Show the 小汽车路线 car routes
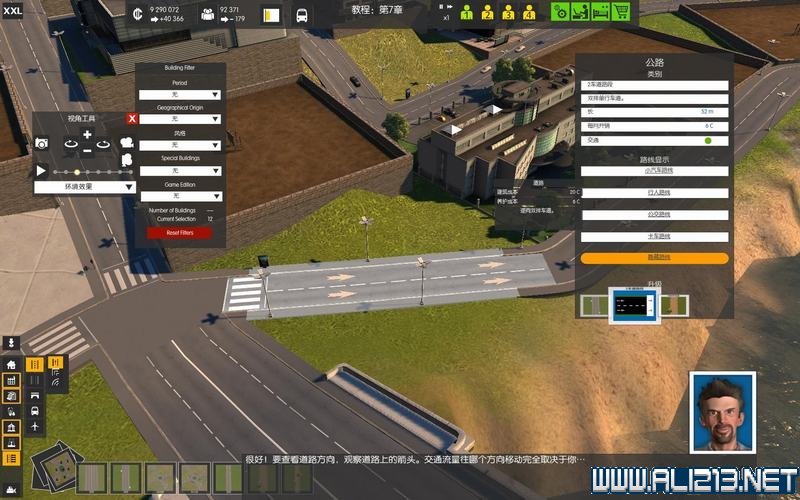This screenshot has height=500, width=800. pyautogui.click(x=654, y=171)
